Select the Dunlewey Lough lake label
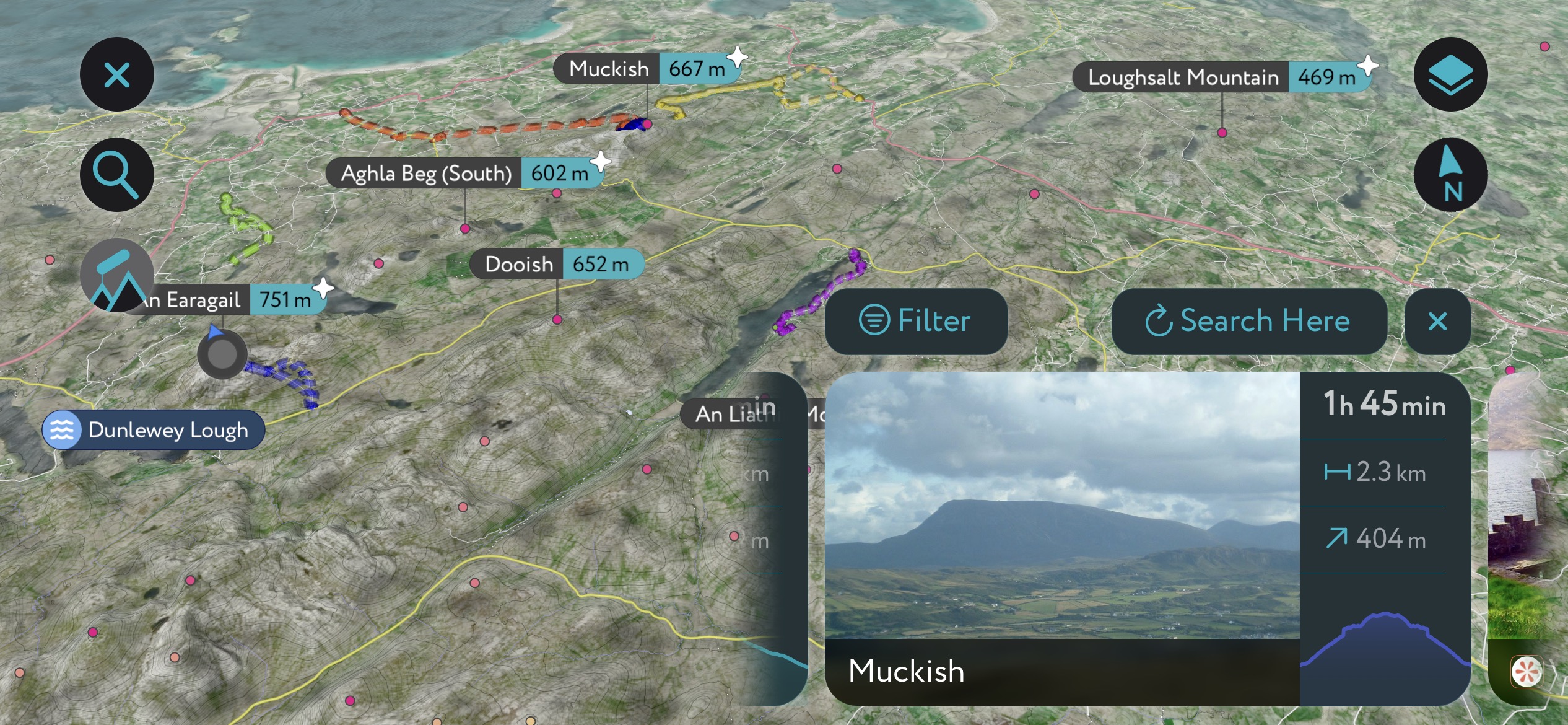 click(154, 429)
